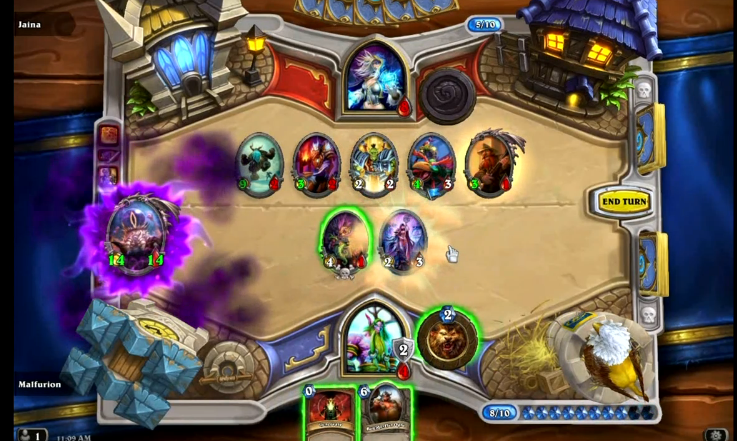Screen dimensions: 737x441
Task: Pick the six-cost Boulderfist Ogre card
Action: pyautogui.click(x=384, y=411)
